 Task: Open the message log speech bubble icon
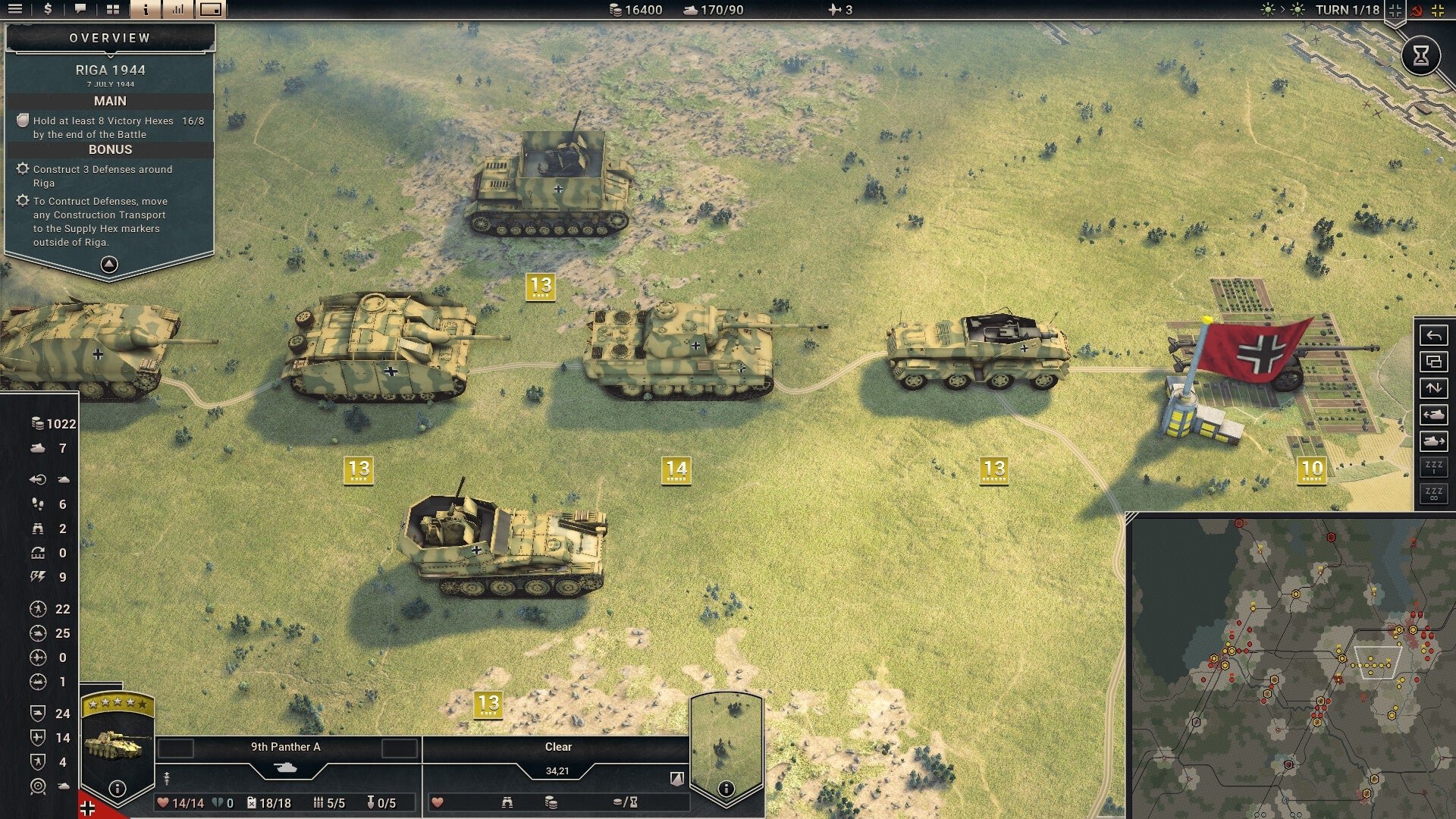click(80, 9)
